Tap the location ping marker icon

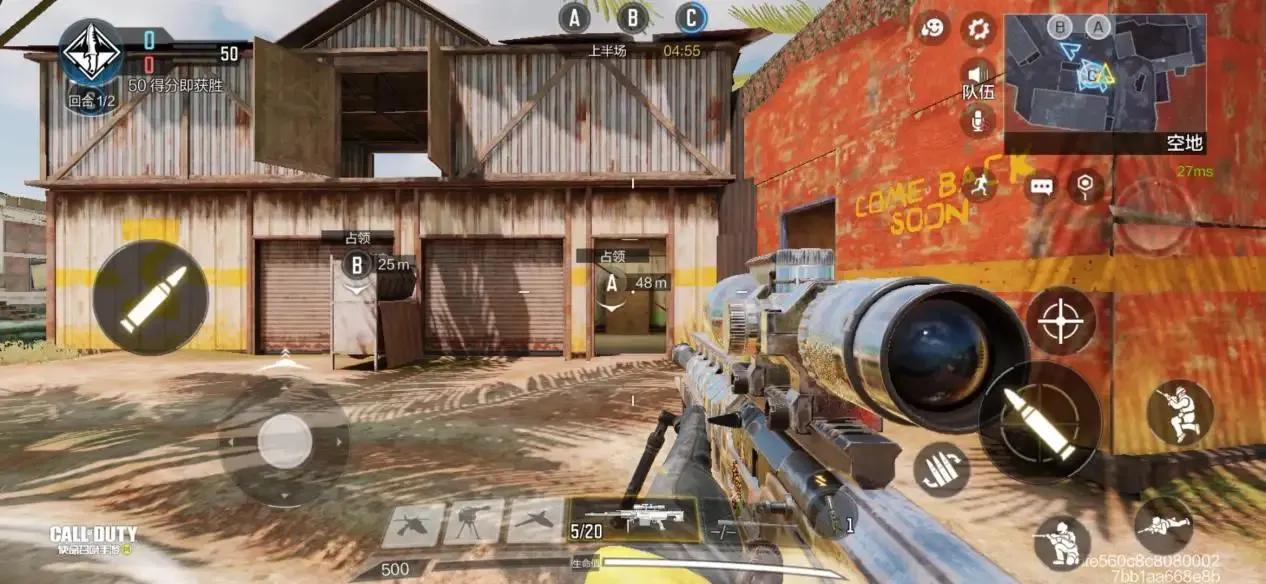1085,185
